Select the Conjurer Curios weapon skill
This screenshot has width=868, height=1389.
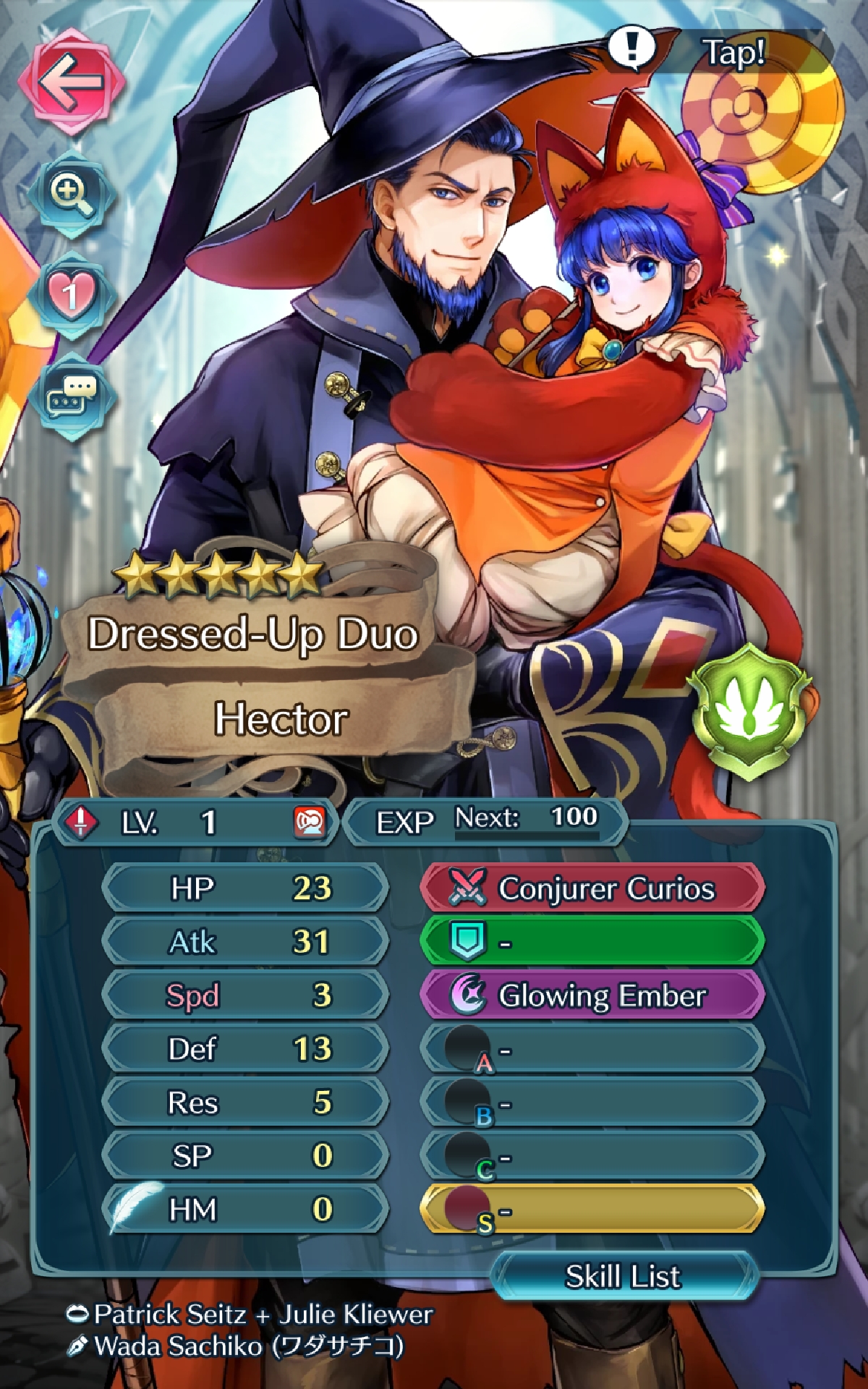click(592, 888)
